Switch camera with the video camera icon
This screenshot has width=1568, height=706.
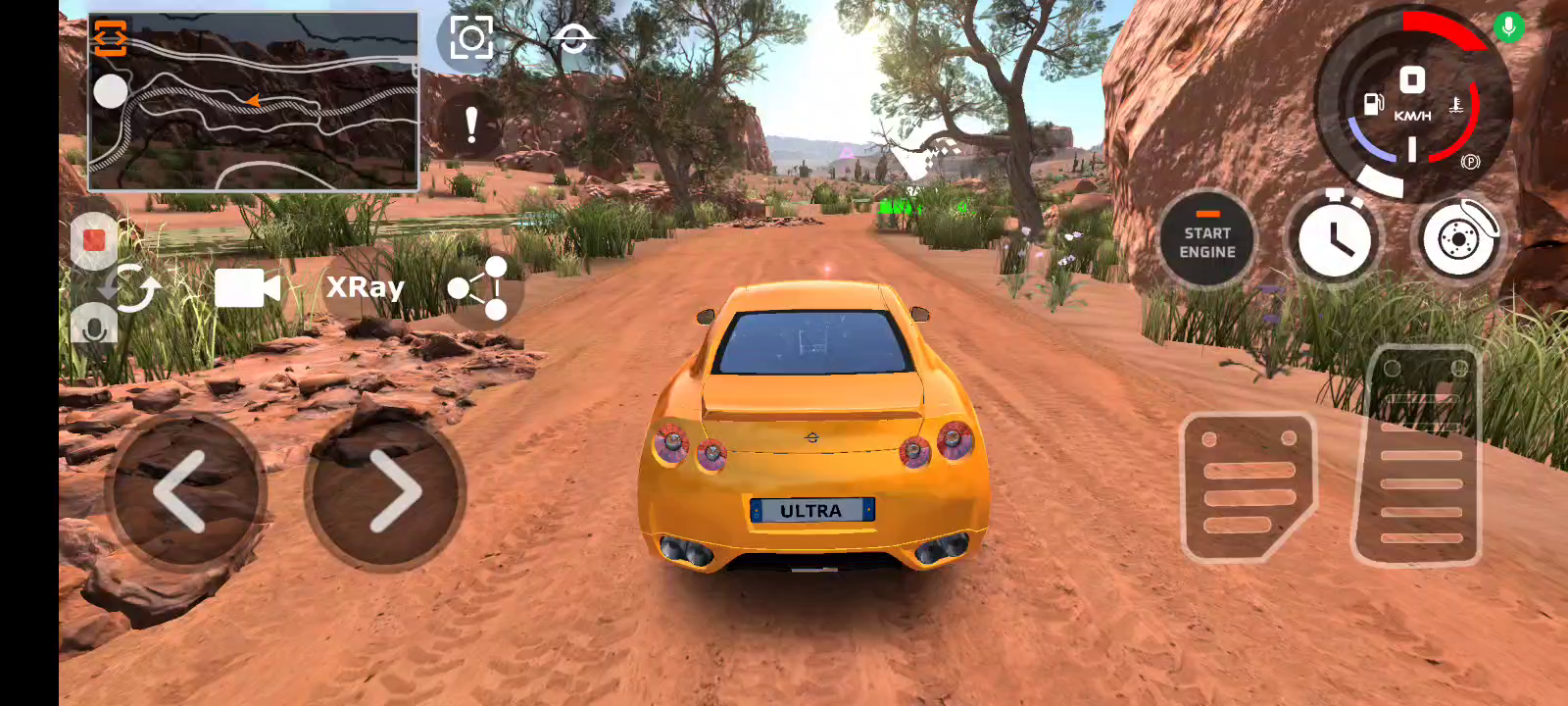click(x=247, y=288)
